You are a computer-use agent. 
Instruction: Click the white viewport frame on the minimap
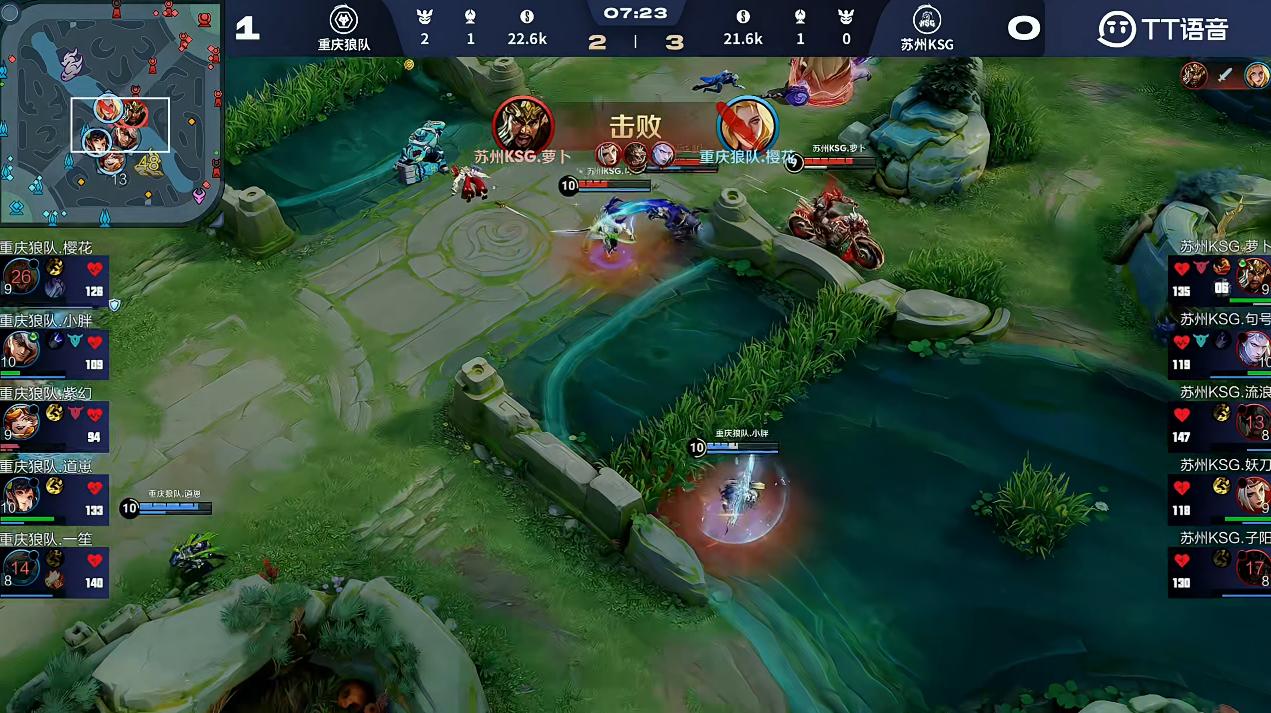point(120,125)
